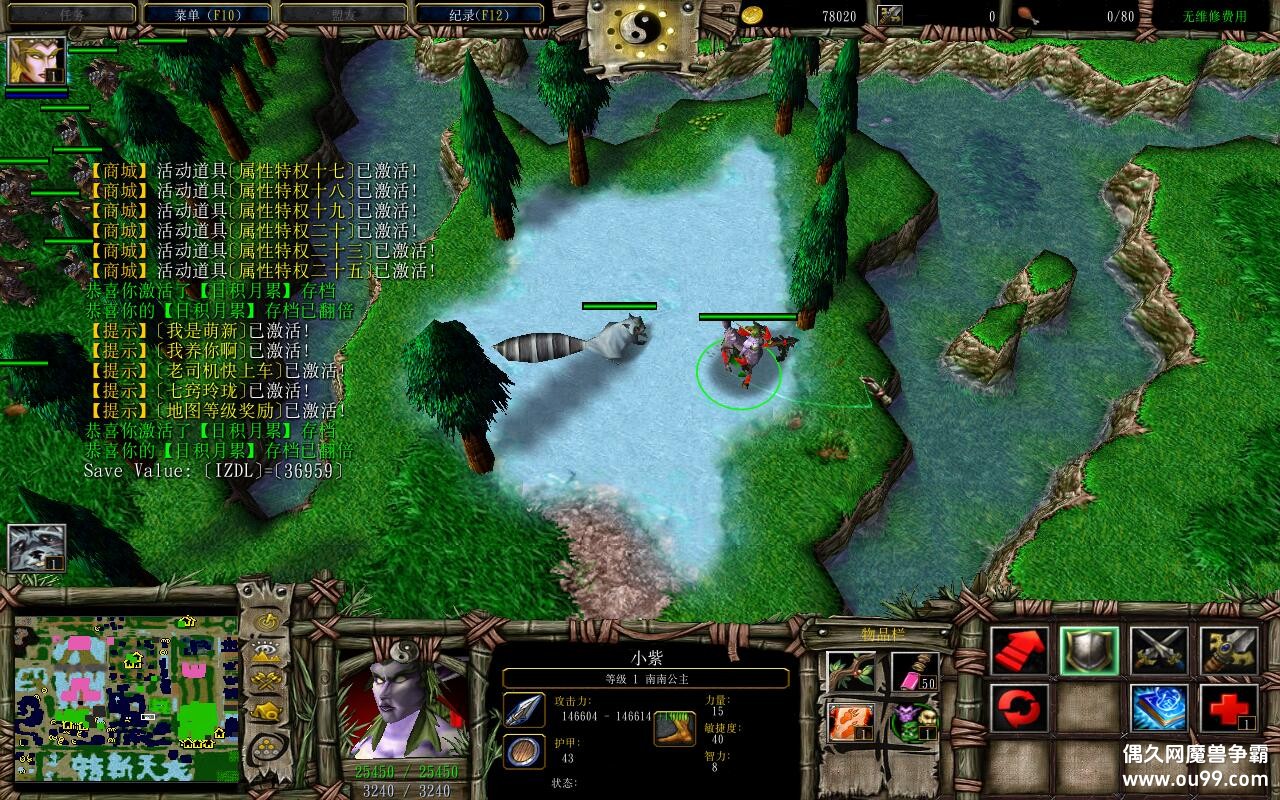Click the greyed-out 任务 quests button

pos(70,15)
